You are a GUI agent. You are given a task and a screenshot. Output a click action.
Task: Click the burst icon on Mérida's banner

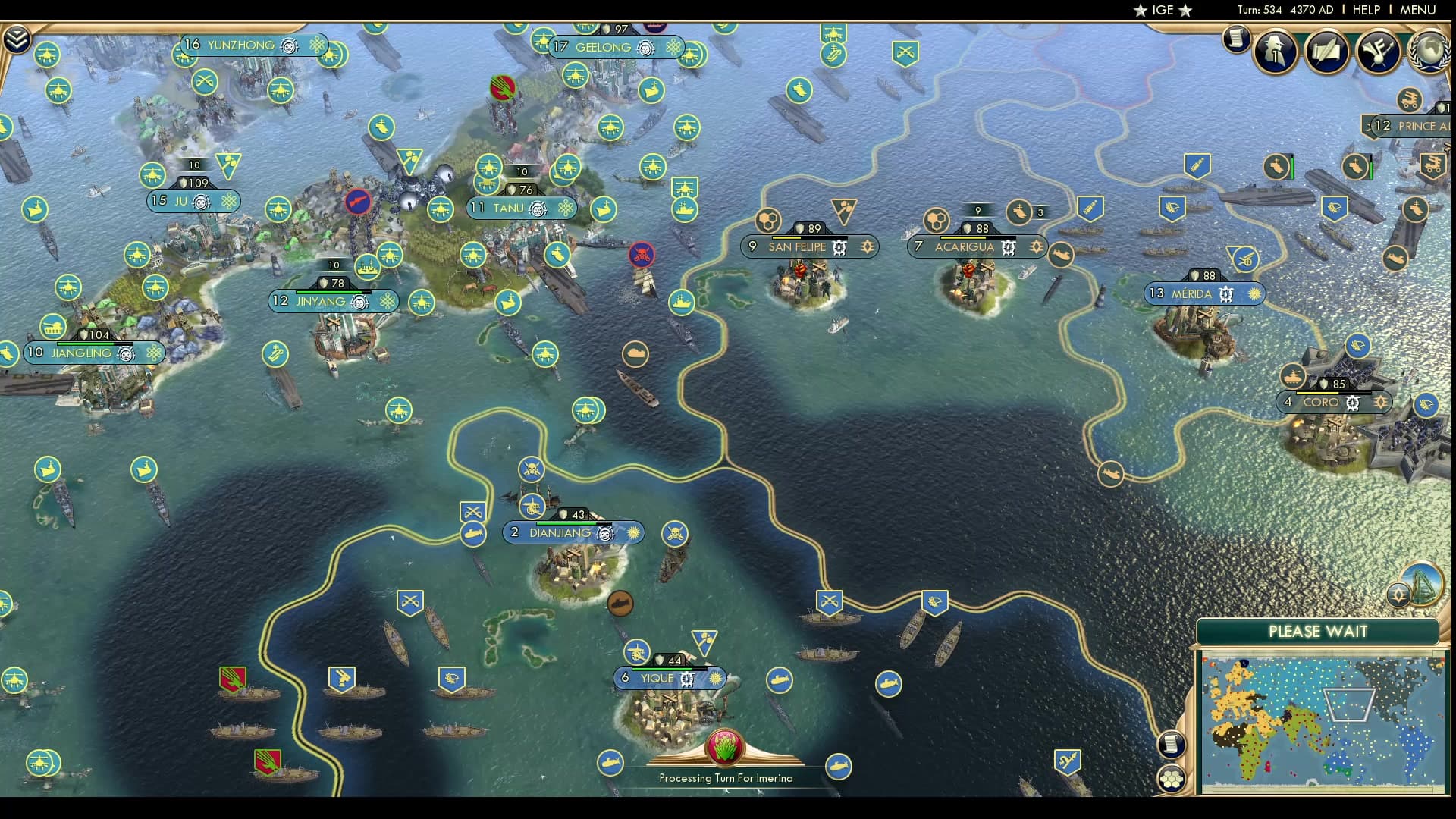click(x=1255, y=293)
